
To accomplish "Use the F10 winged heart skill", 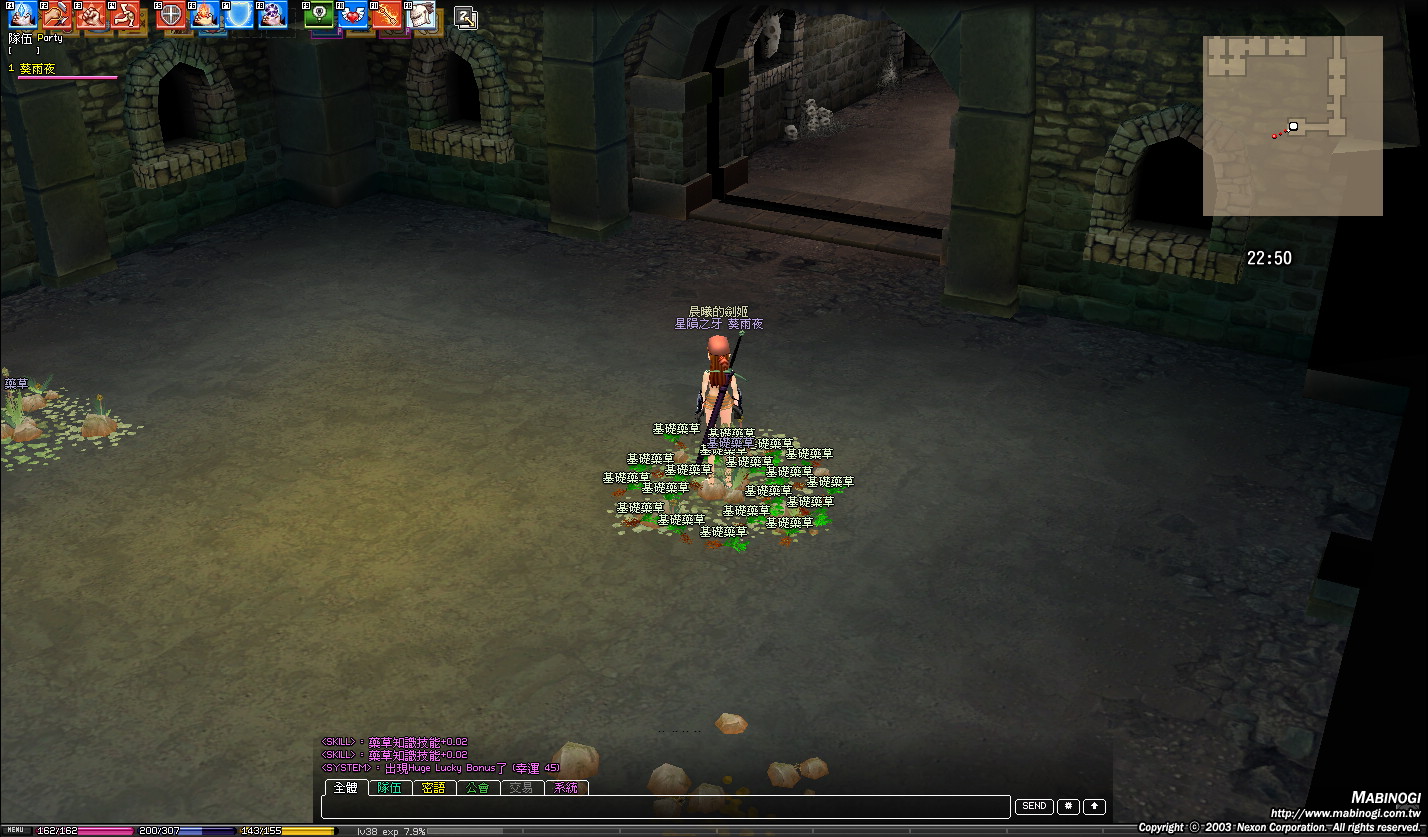I will click(x=352, y=14).
